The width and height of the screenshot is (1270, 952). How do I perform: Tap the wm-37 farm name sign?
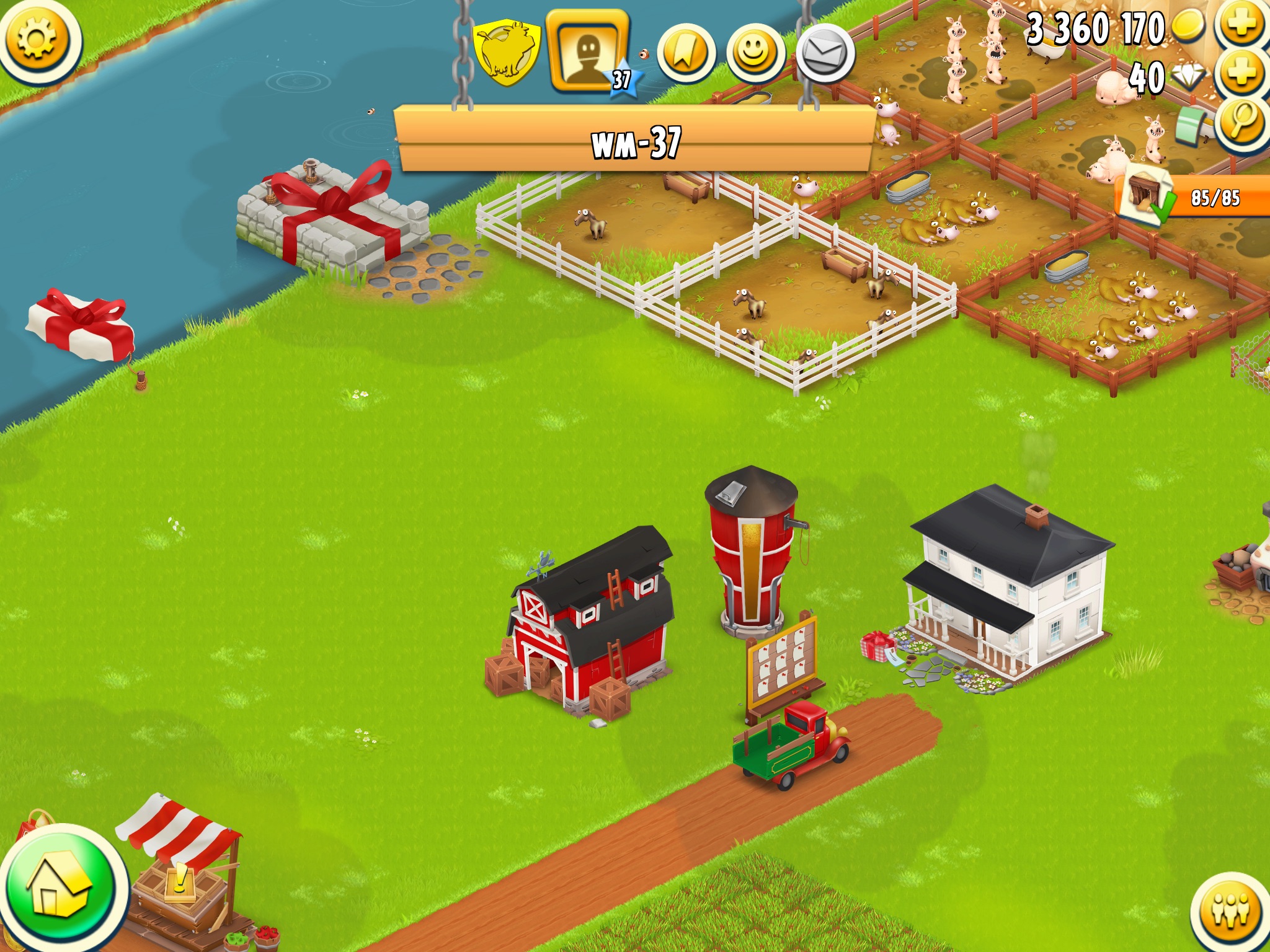coord(636,142)
